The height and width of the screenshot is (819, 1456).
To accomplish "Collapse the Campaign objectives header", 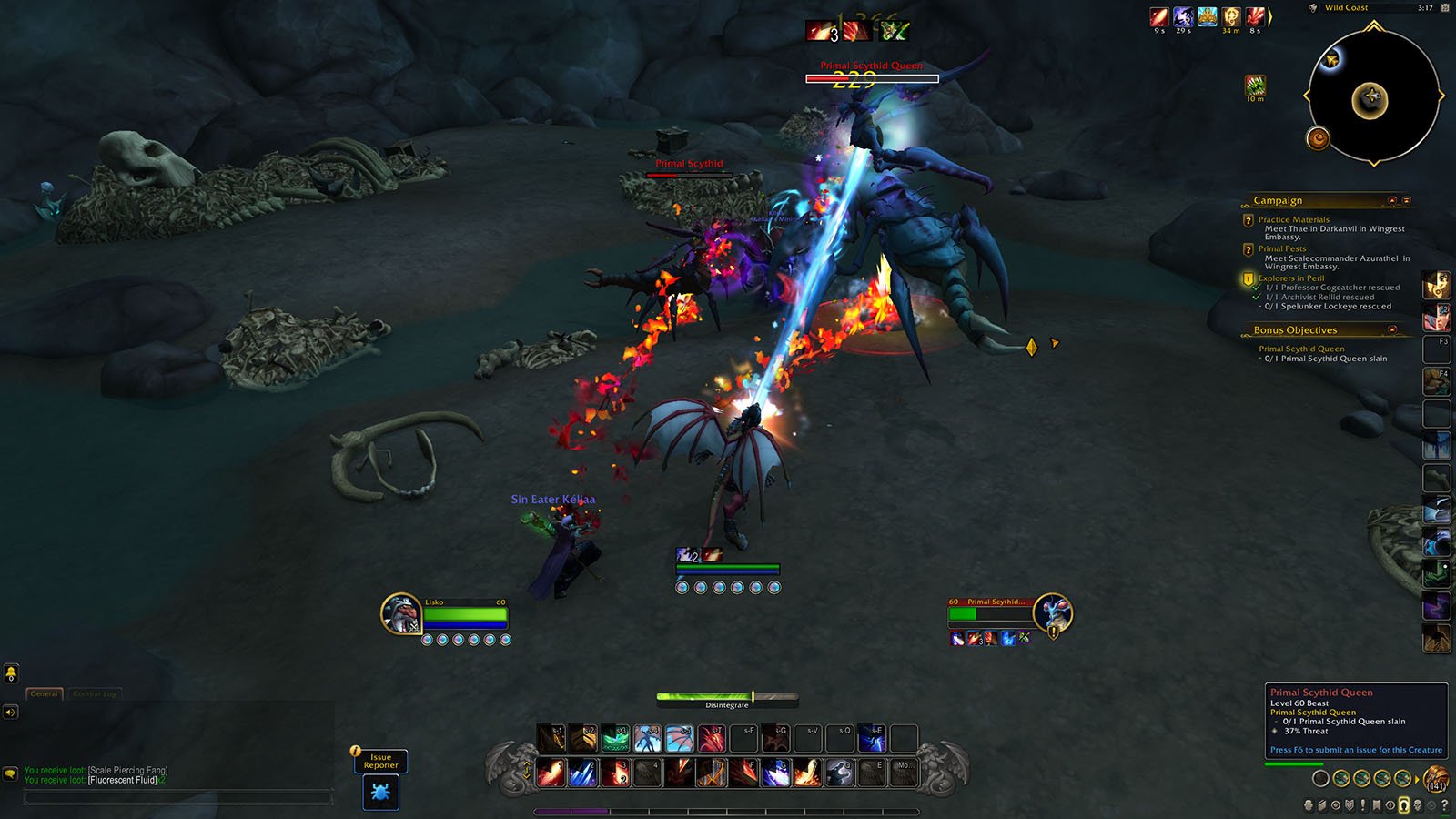I will 1392,200.
